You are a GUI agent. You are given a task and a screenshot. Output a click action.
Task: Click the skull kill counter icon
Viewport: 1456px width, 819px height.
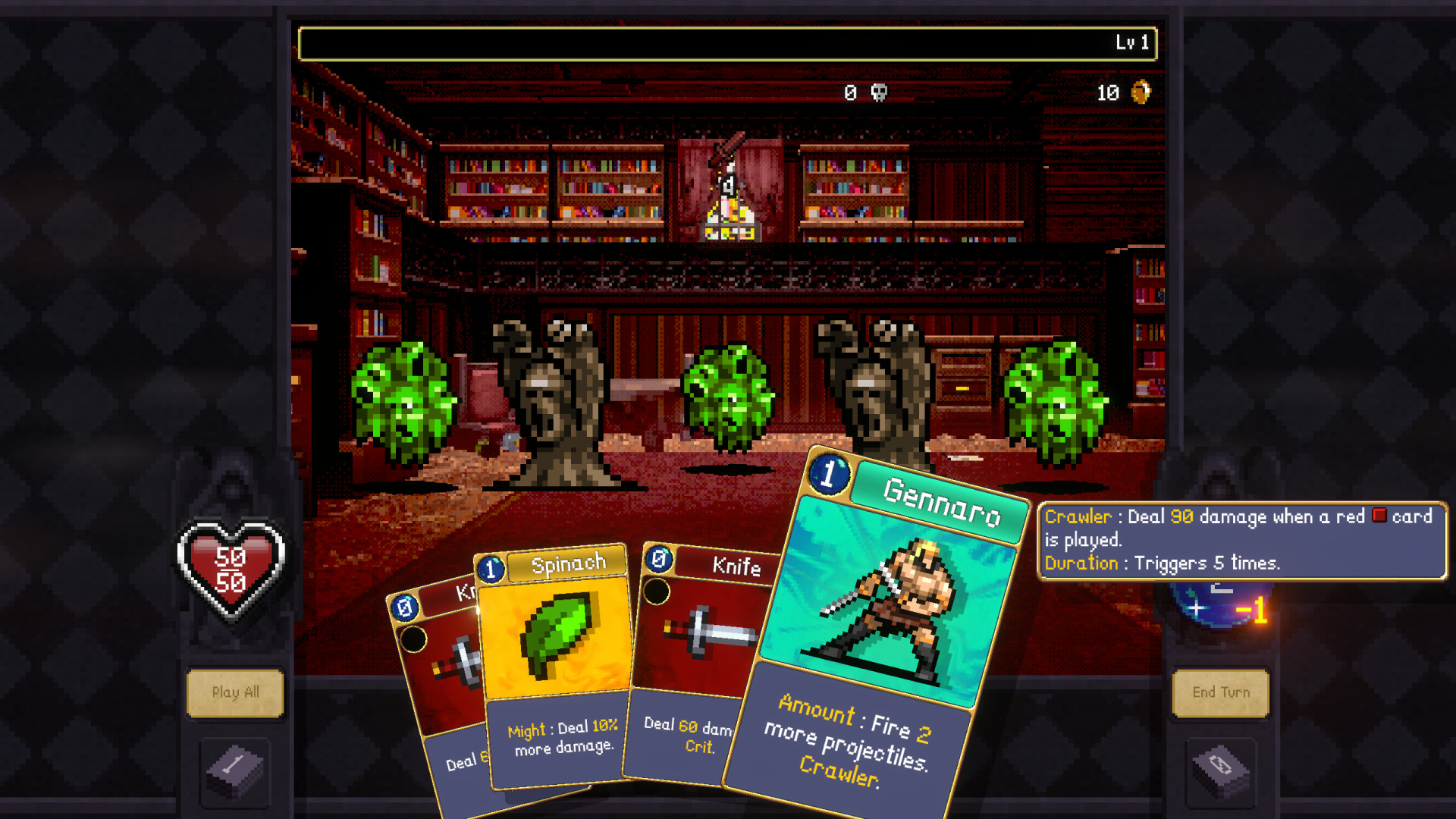click(878, 93)
